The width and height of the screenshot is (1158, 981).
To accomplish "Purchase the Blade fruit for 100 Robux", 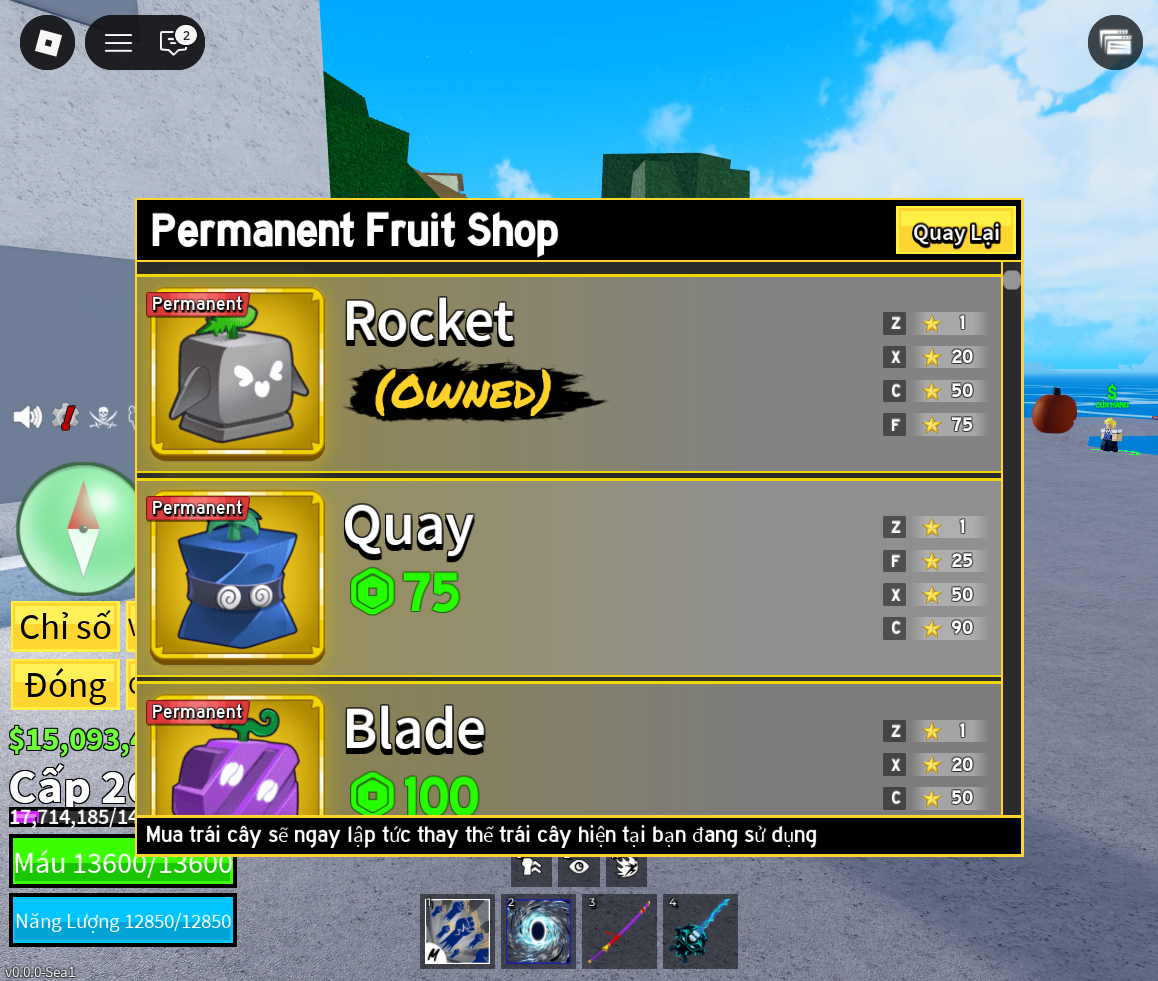I will 414,795.
